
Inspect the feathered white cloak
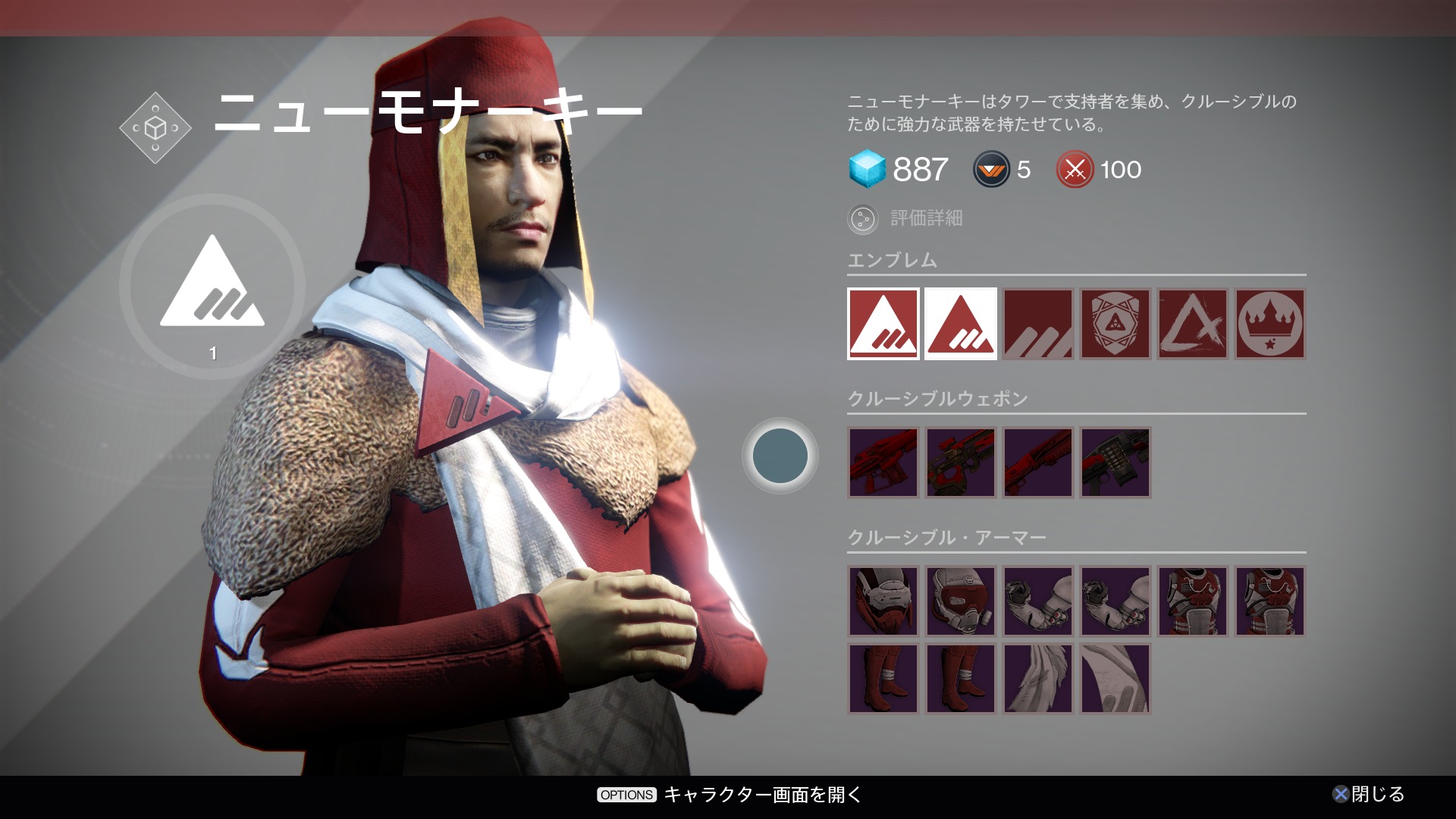[x=1037, y=678]
